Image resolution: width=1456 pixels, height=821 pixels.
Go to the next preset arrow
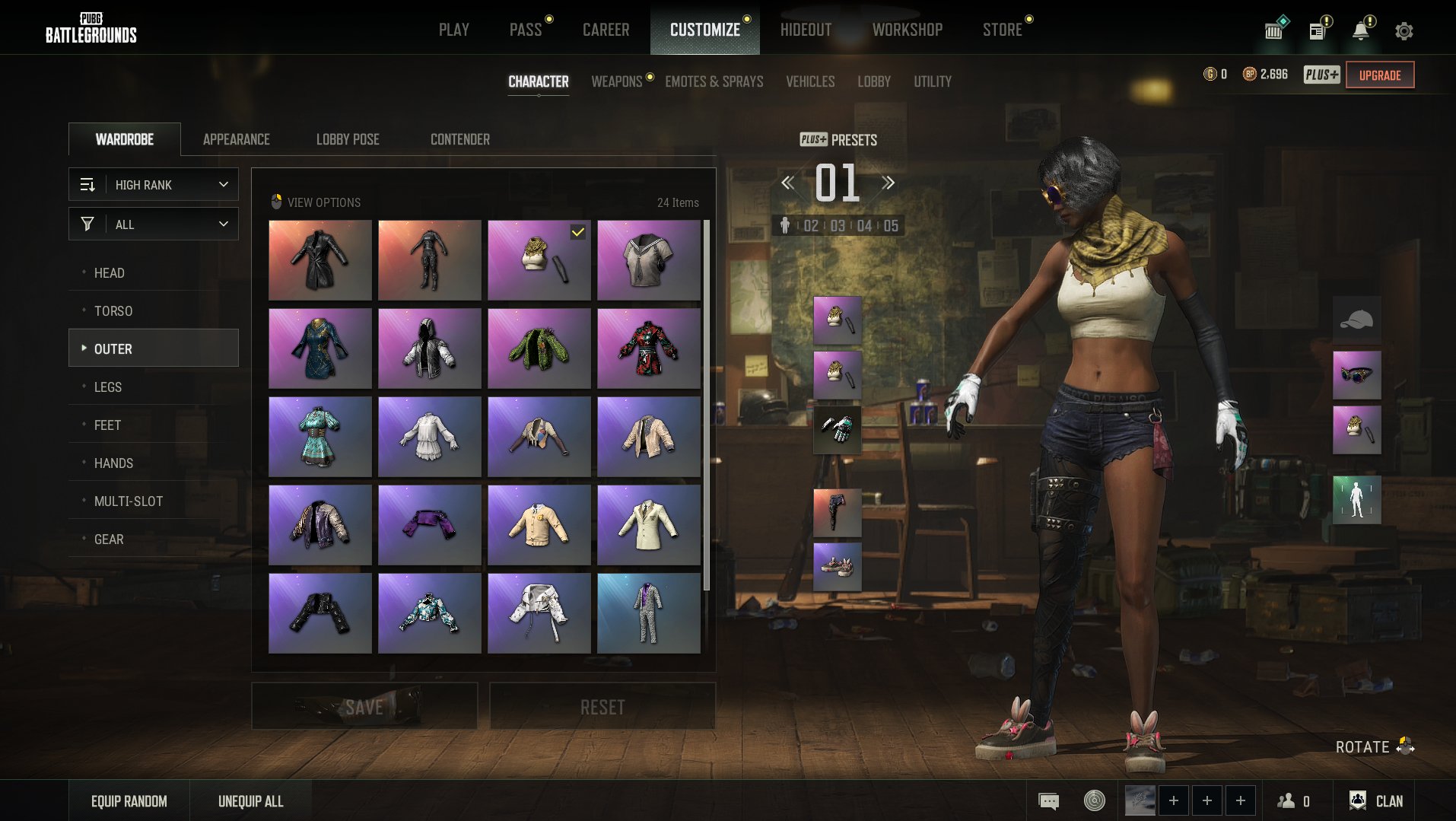pyautogui.click(x=889, y=183)
